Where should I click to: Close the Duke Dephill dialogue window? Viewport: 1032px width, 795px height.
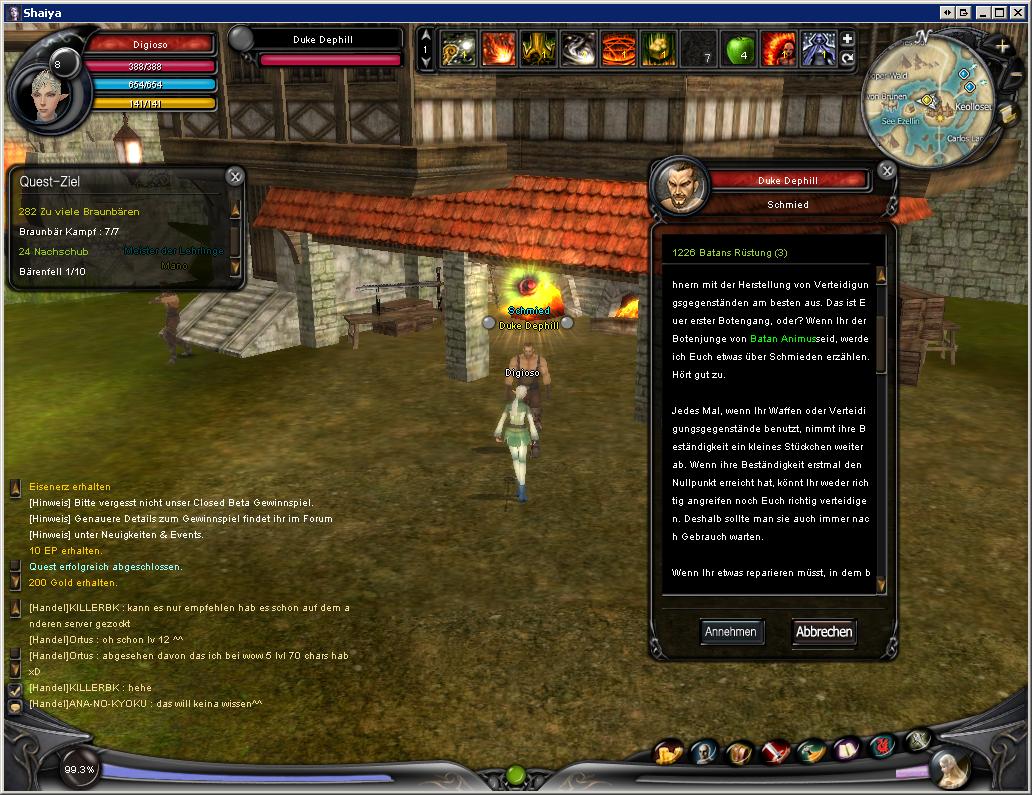886,171
